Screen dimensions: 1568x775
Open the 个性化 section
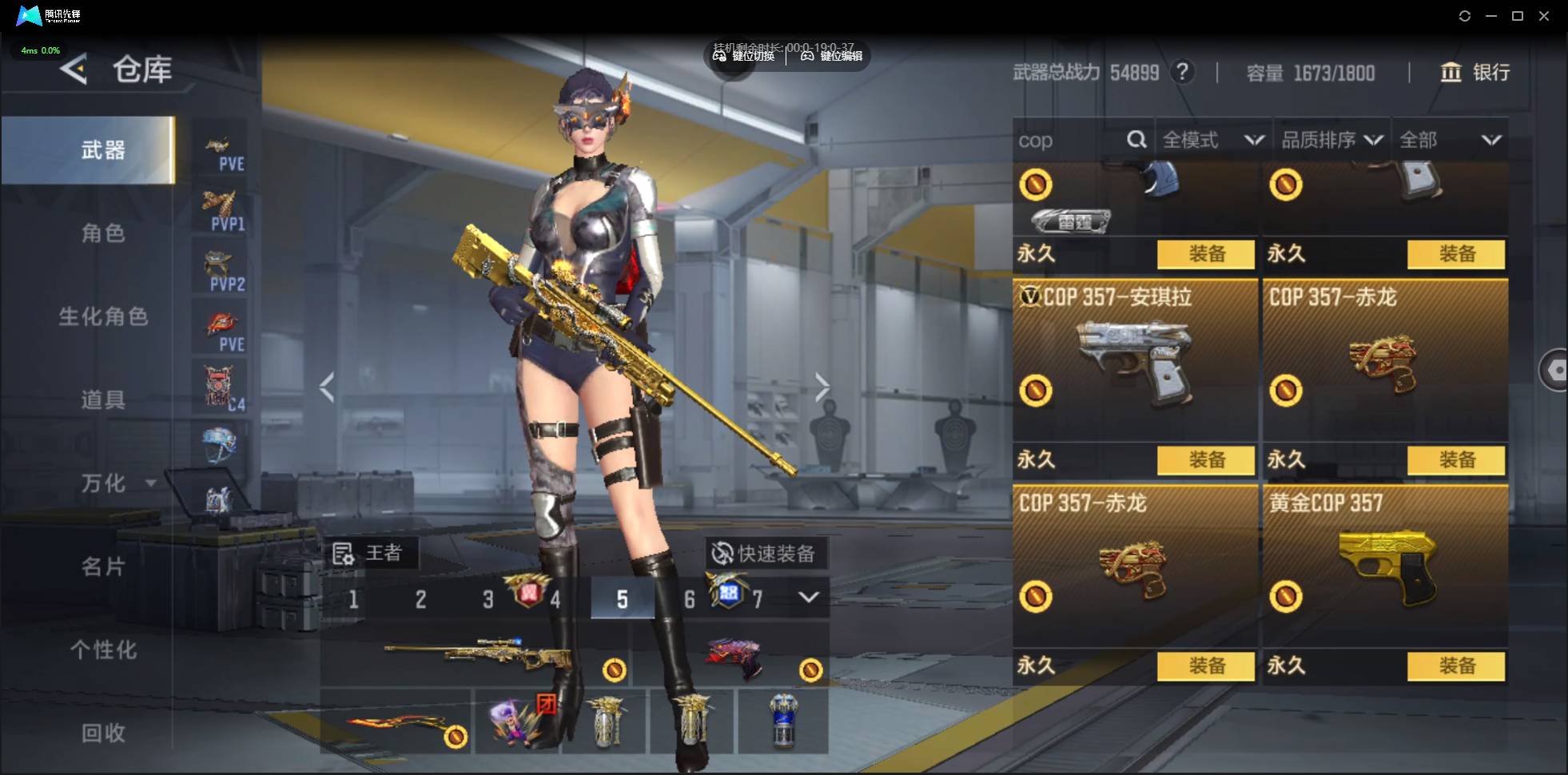pyautogui.click(x=102, y=650)
